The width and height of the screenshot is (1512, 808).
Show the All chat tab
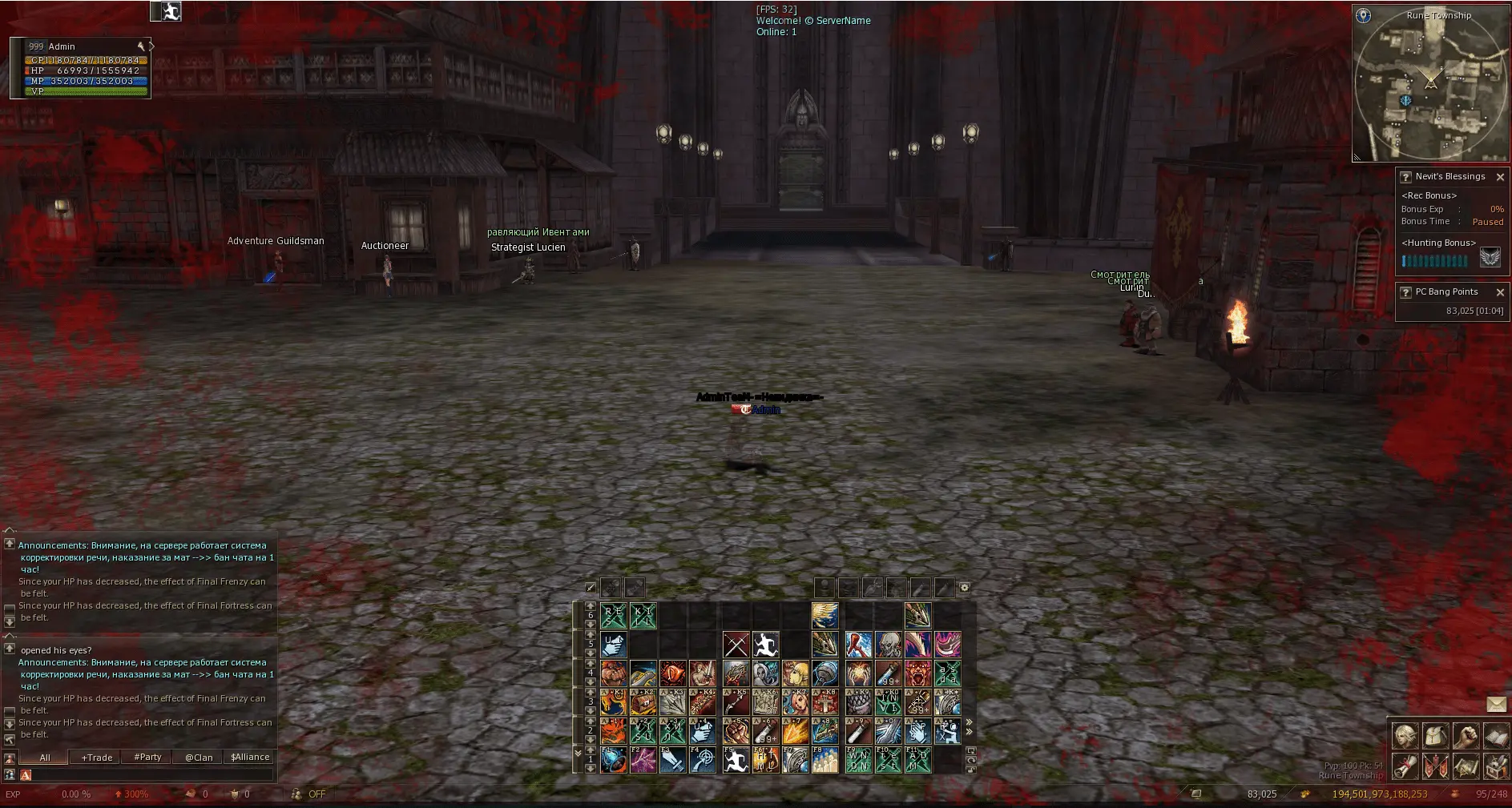[45, 758]
